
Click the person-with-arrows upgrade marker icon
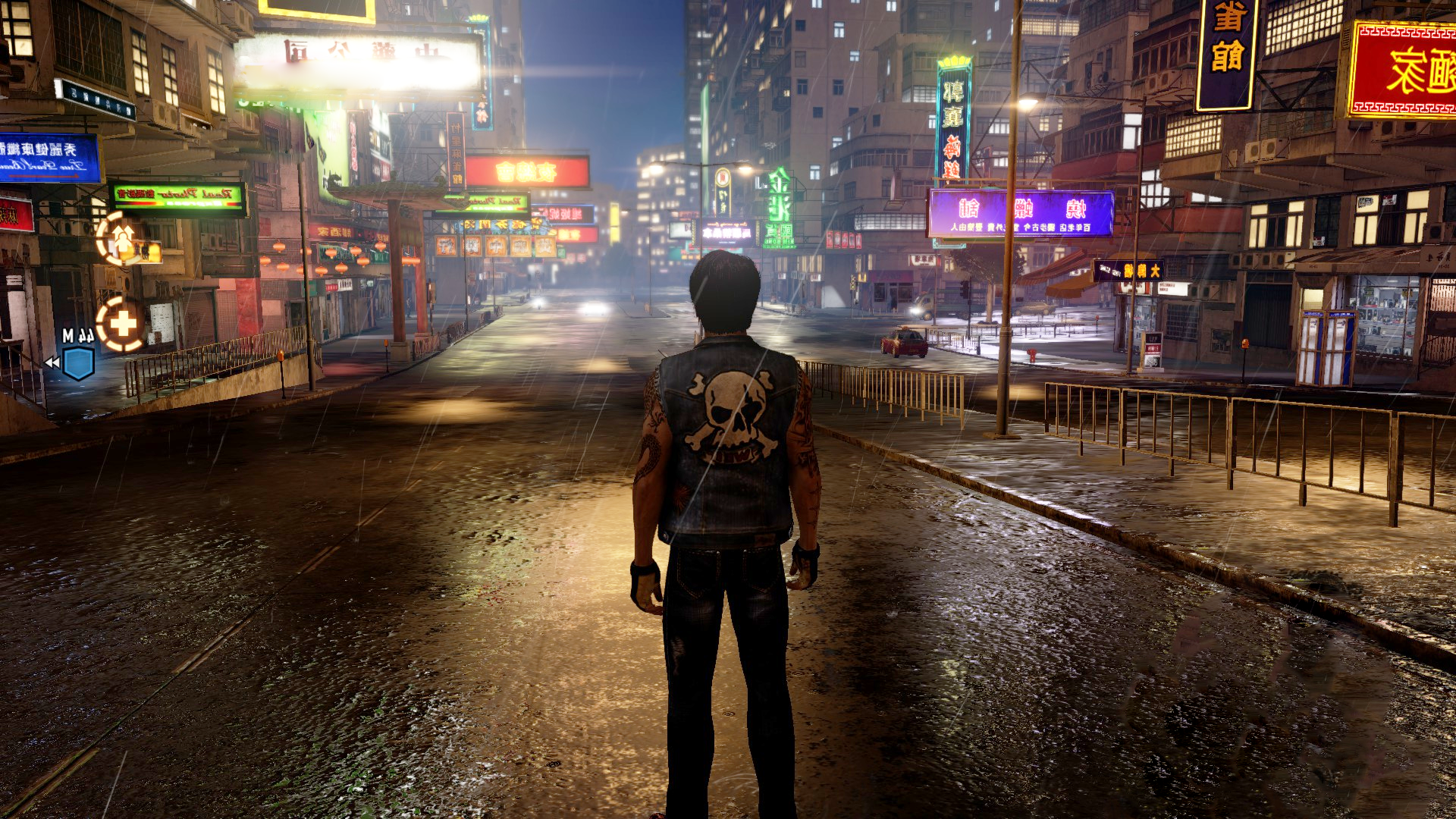(122, 237)
